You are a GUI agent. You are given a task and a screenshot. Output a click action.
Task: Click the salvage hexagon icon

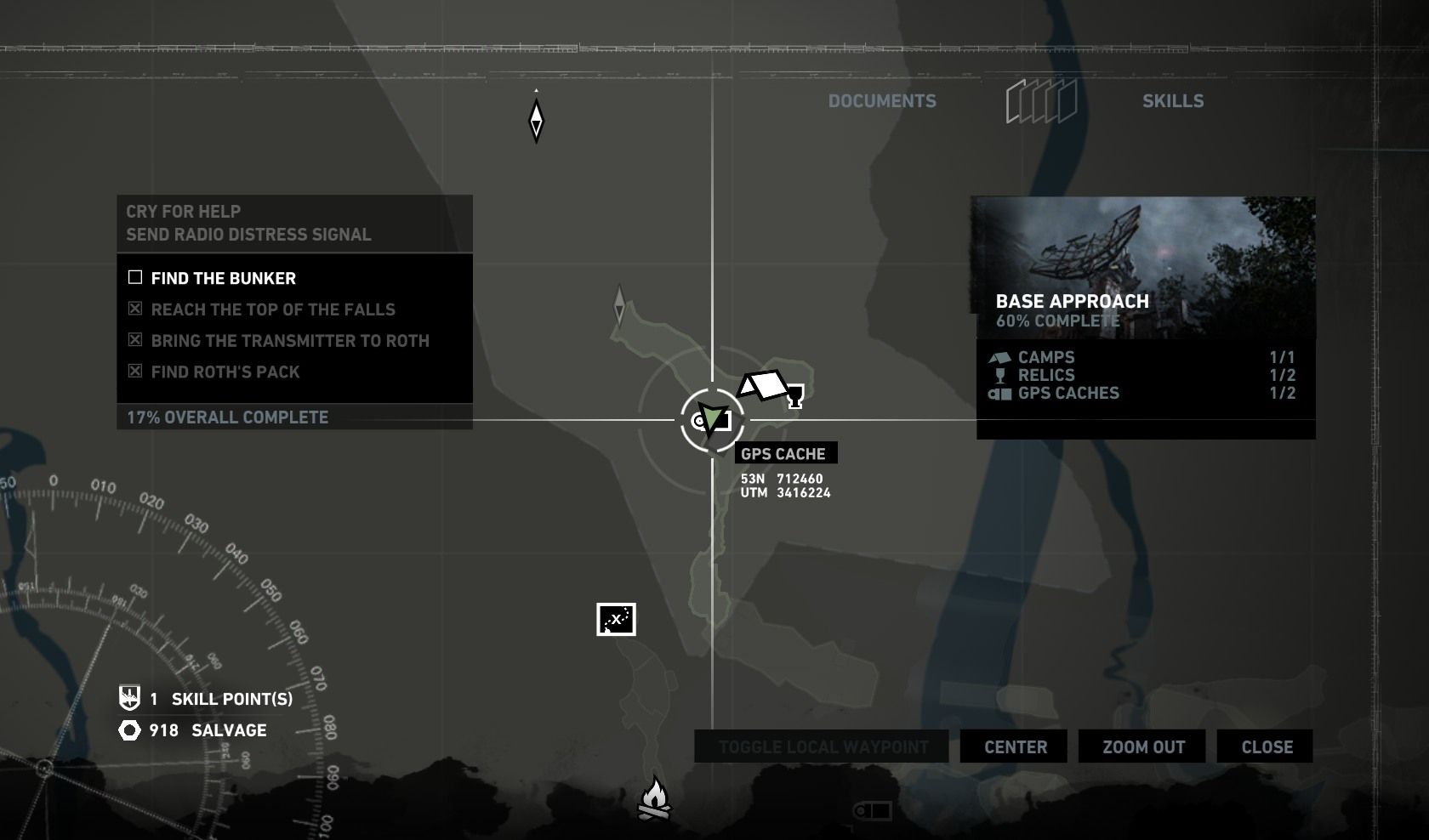pyautogui.click(x=128, y=729)
